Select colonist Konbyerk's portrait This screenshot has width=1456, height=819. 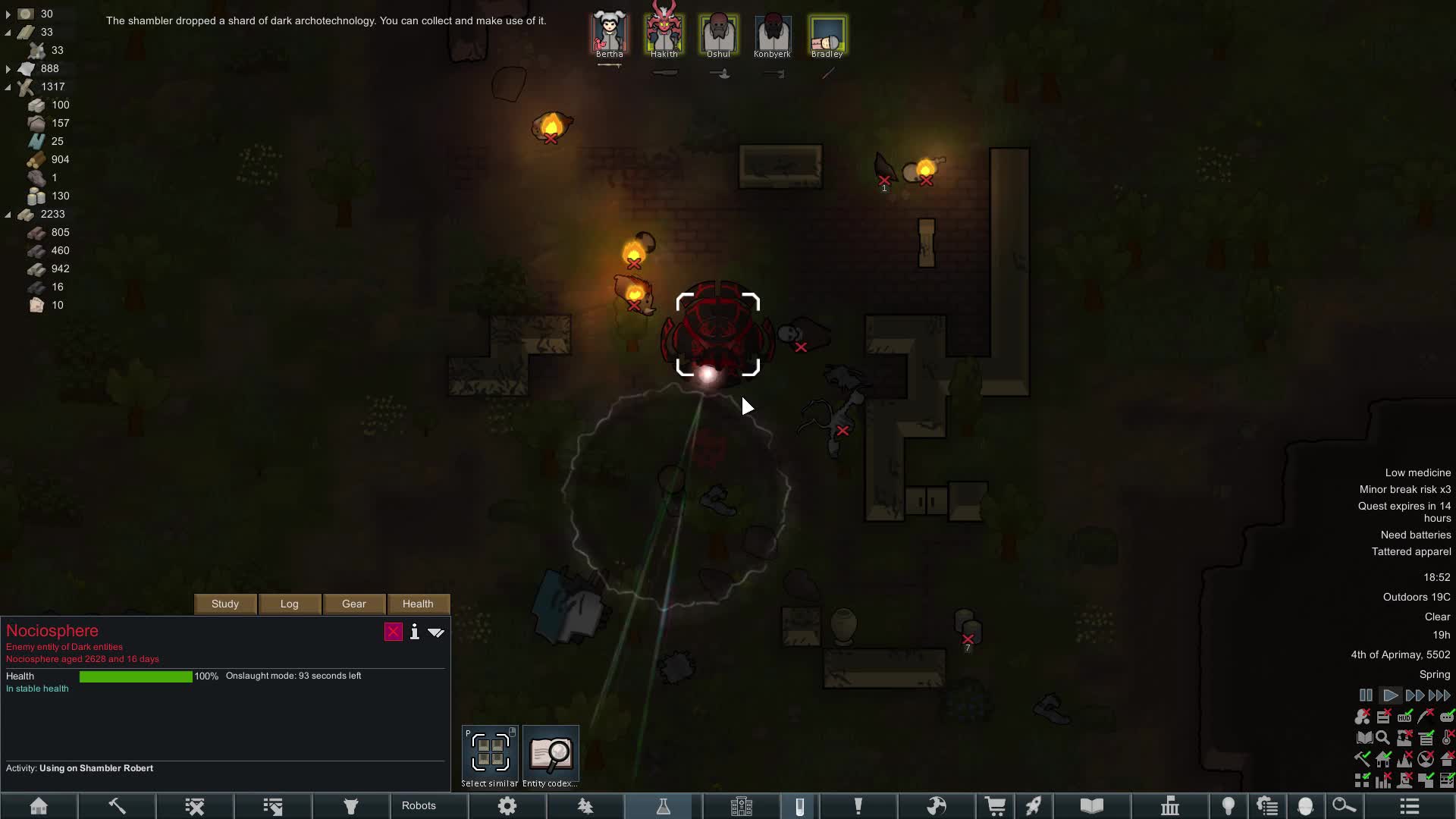click(773, 34)
